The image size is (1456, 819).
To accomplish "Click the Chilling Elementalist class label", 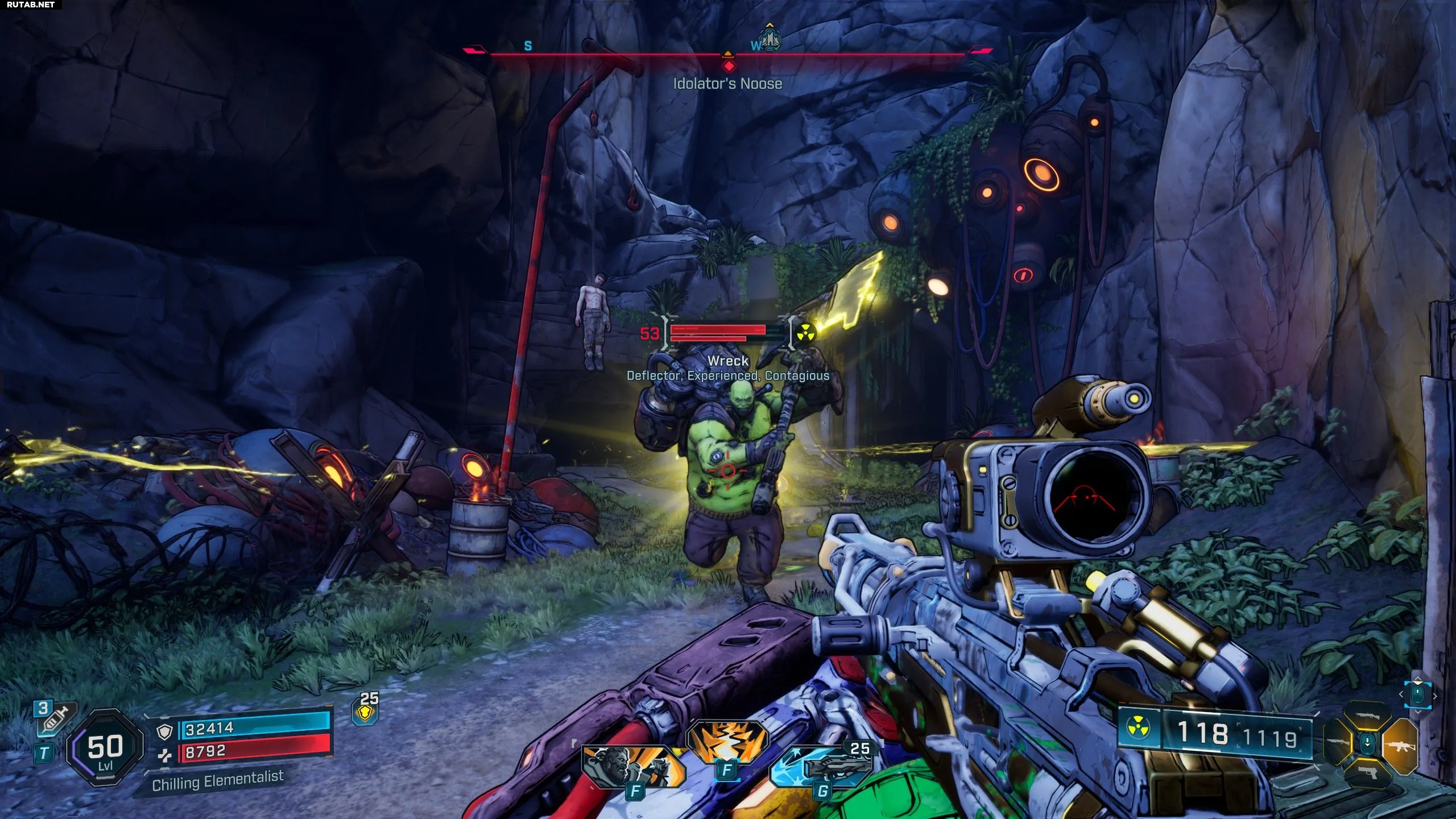I will tap(218, 780).
